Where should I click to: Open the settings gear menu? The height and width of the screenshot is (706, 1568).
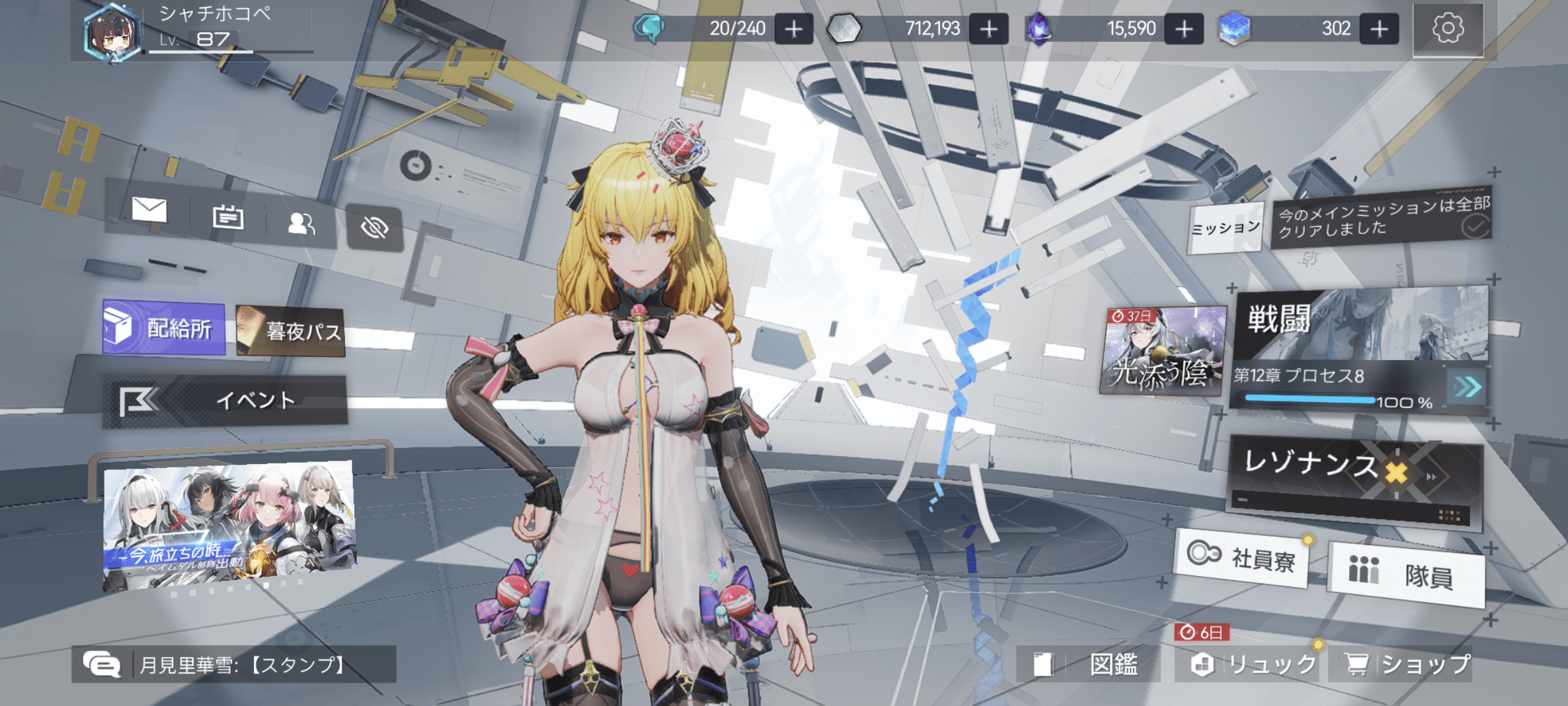pos(1447,29)
